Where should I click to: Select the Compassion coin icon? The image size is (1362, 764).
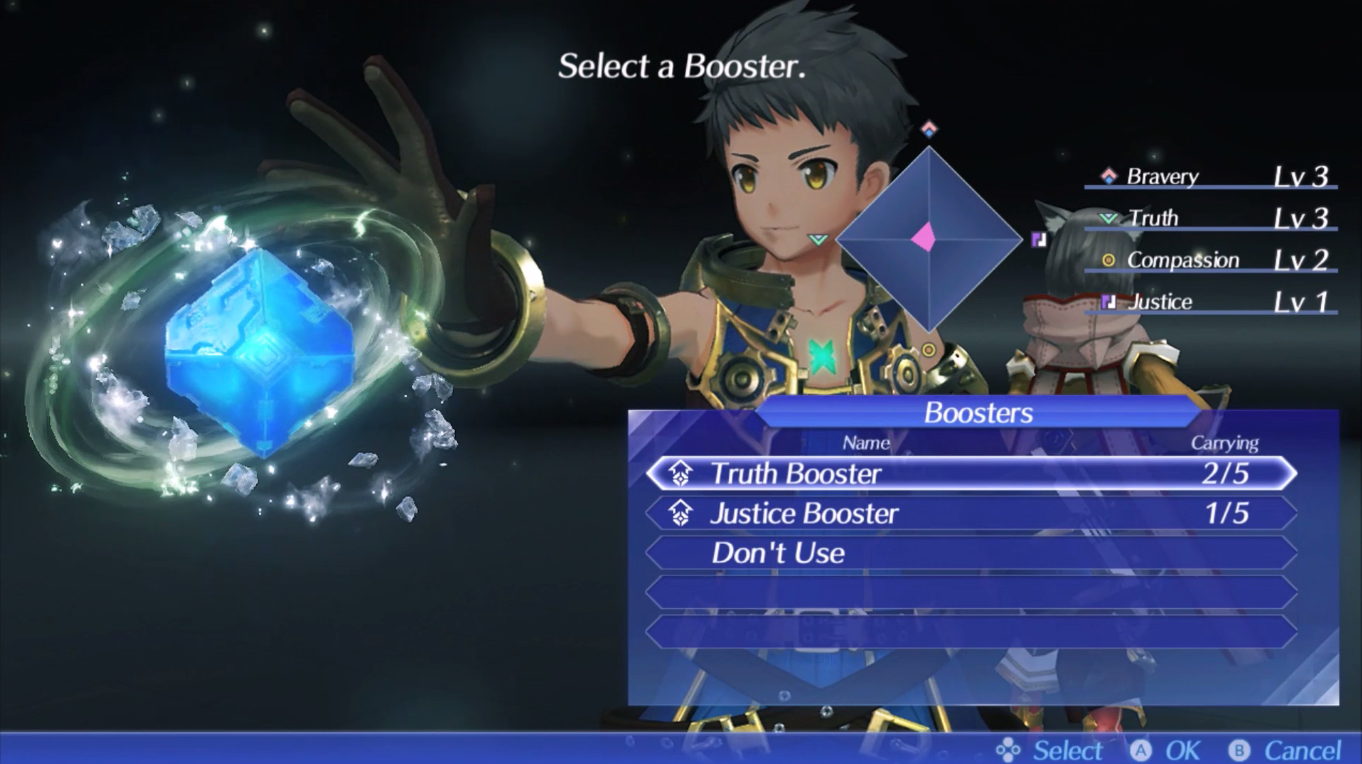(1108, 260)
